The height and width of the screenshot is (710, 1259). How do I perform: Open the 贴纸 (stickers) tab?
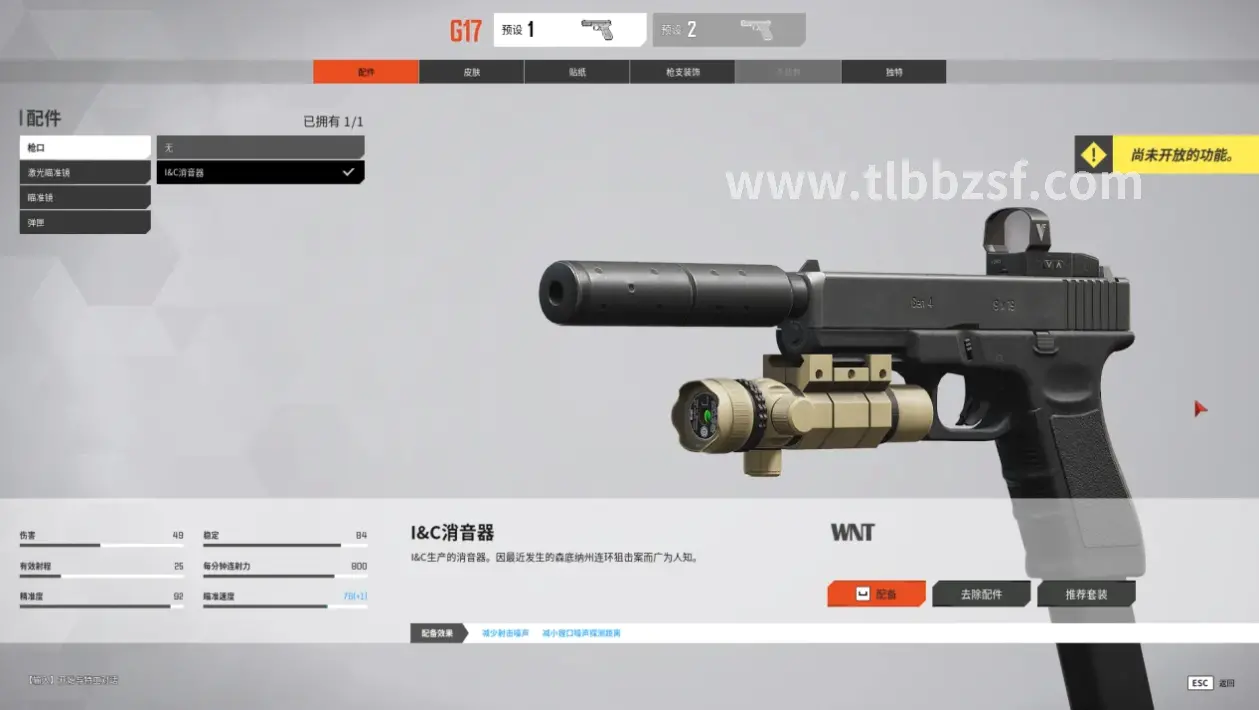pyautogui.click(x=577, y=72)
